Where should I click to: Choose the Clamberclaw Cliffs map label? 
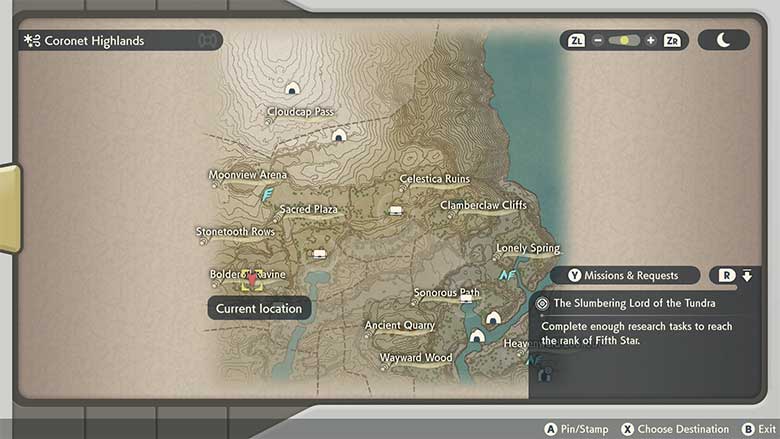[x=483, y=206]
